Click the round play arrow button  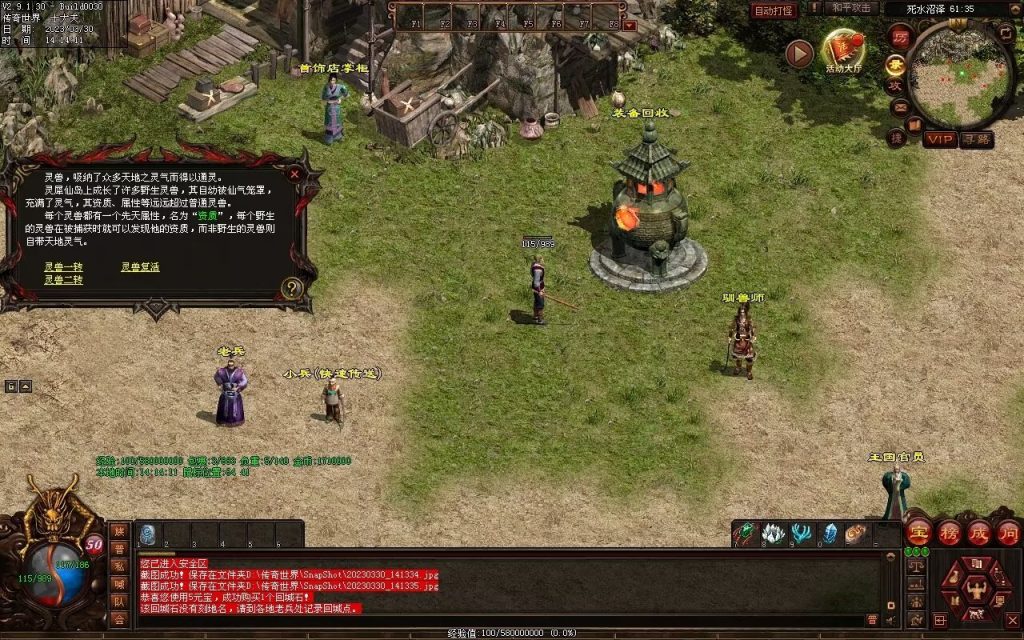(799, 53)
